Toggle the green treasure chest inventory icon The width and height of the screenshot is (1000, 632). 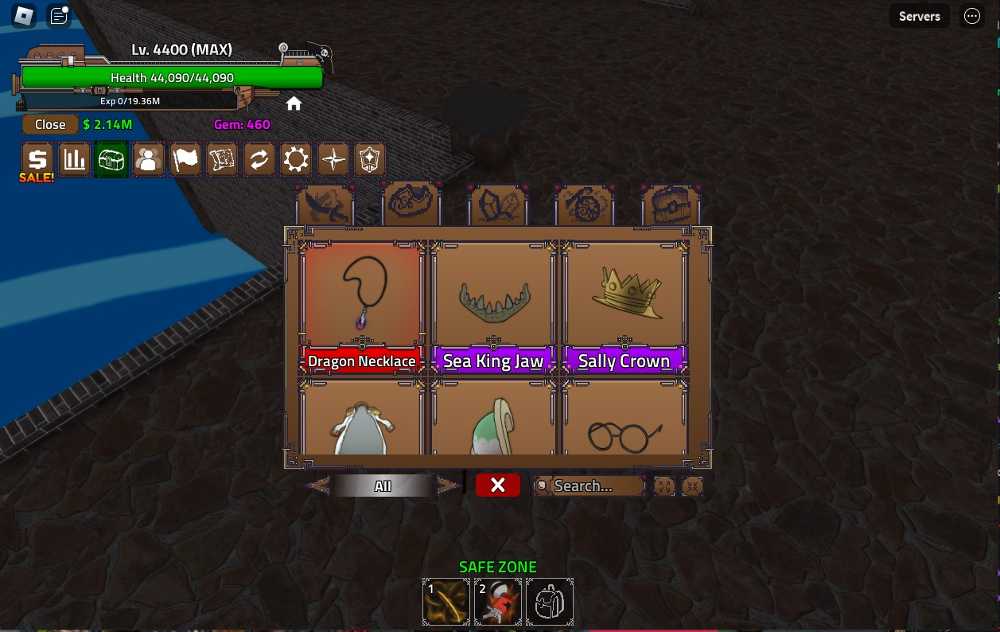[x=111, y=160]
